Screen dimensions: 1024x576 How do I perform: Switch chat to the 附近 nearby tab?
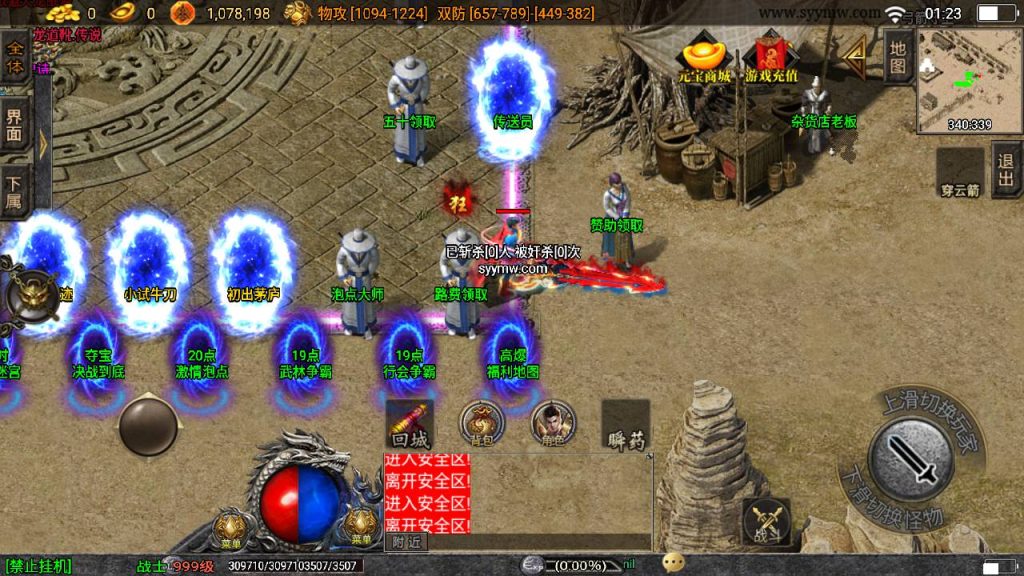[407, 542]
